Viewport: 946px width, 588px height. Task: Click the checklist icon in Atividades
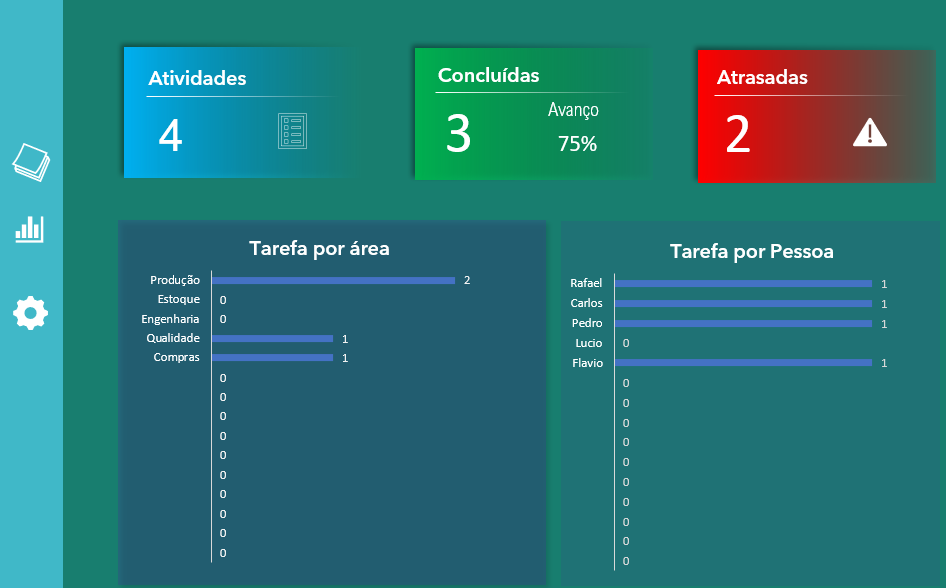pos(291,132)
